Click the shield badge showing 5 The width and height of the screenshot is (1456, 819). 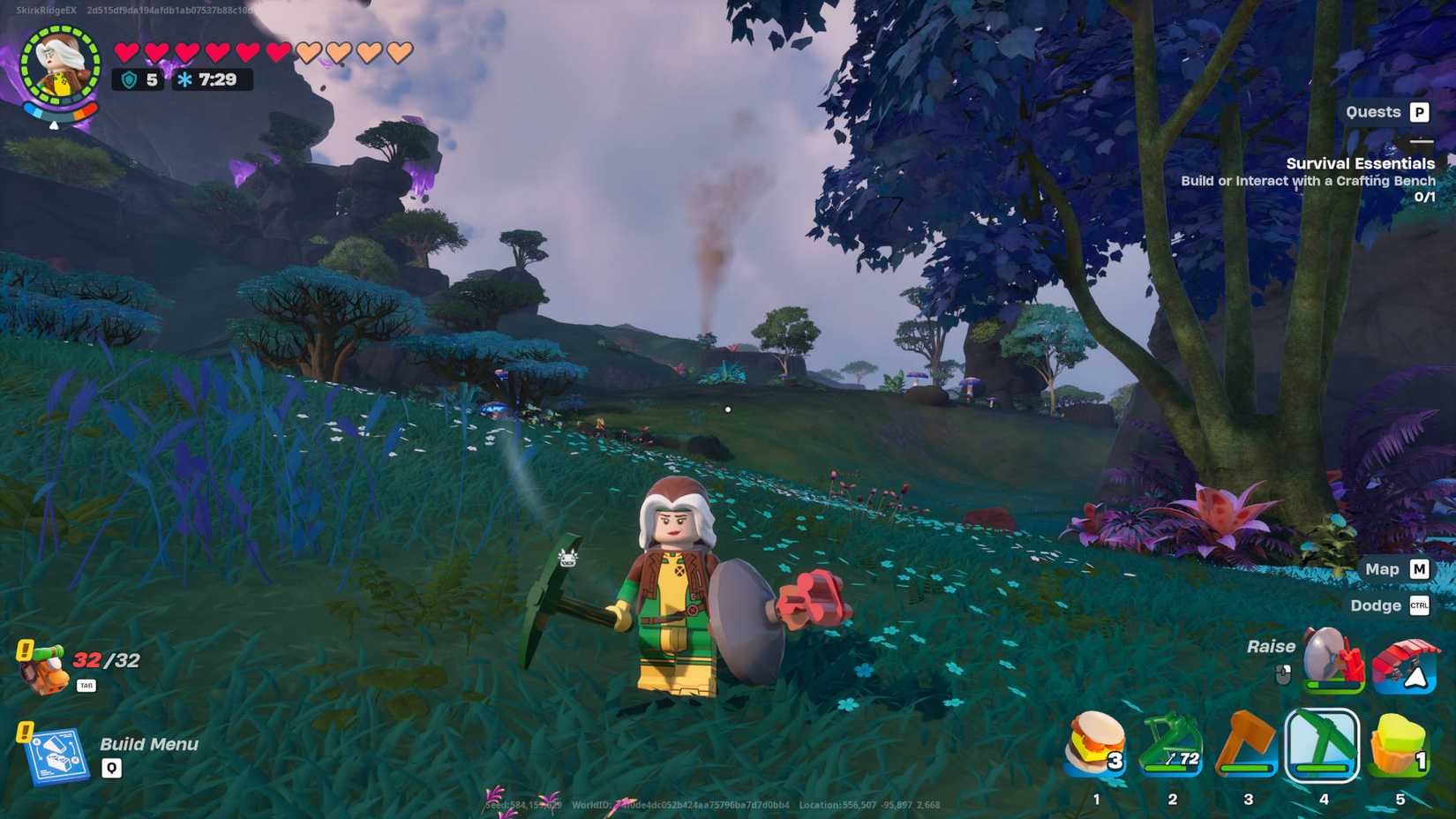pos(137,79)
